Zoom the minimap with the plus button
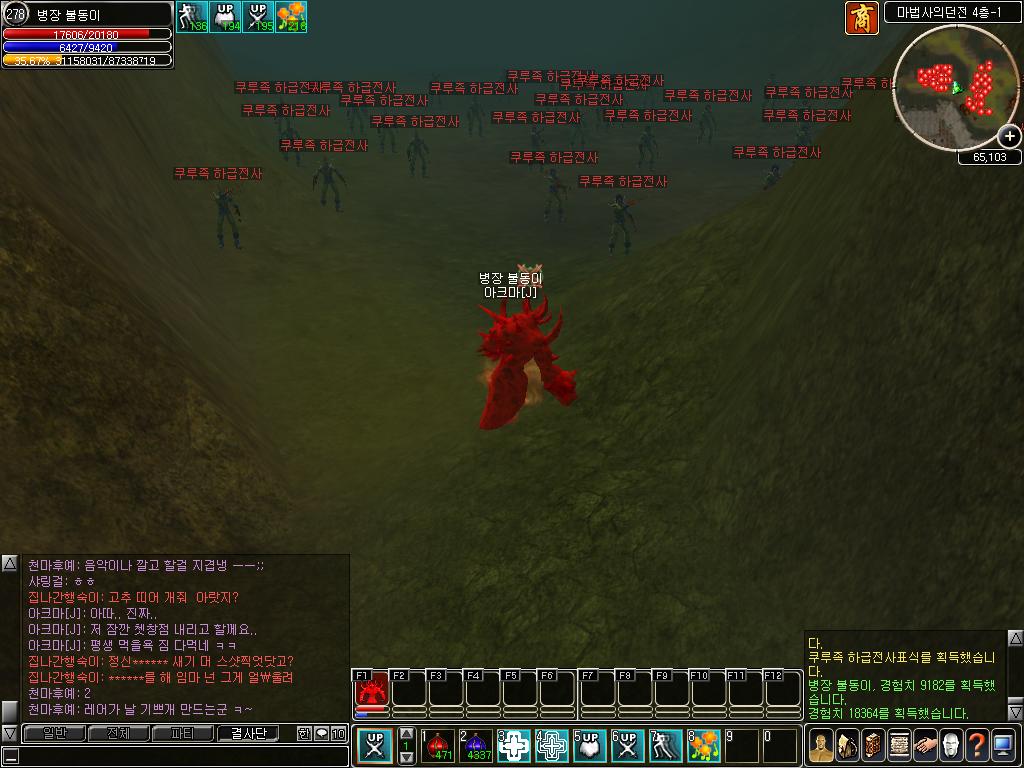This screenshot has width=1024, height=768. coord(1010,137)
